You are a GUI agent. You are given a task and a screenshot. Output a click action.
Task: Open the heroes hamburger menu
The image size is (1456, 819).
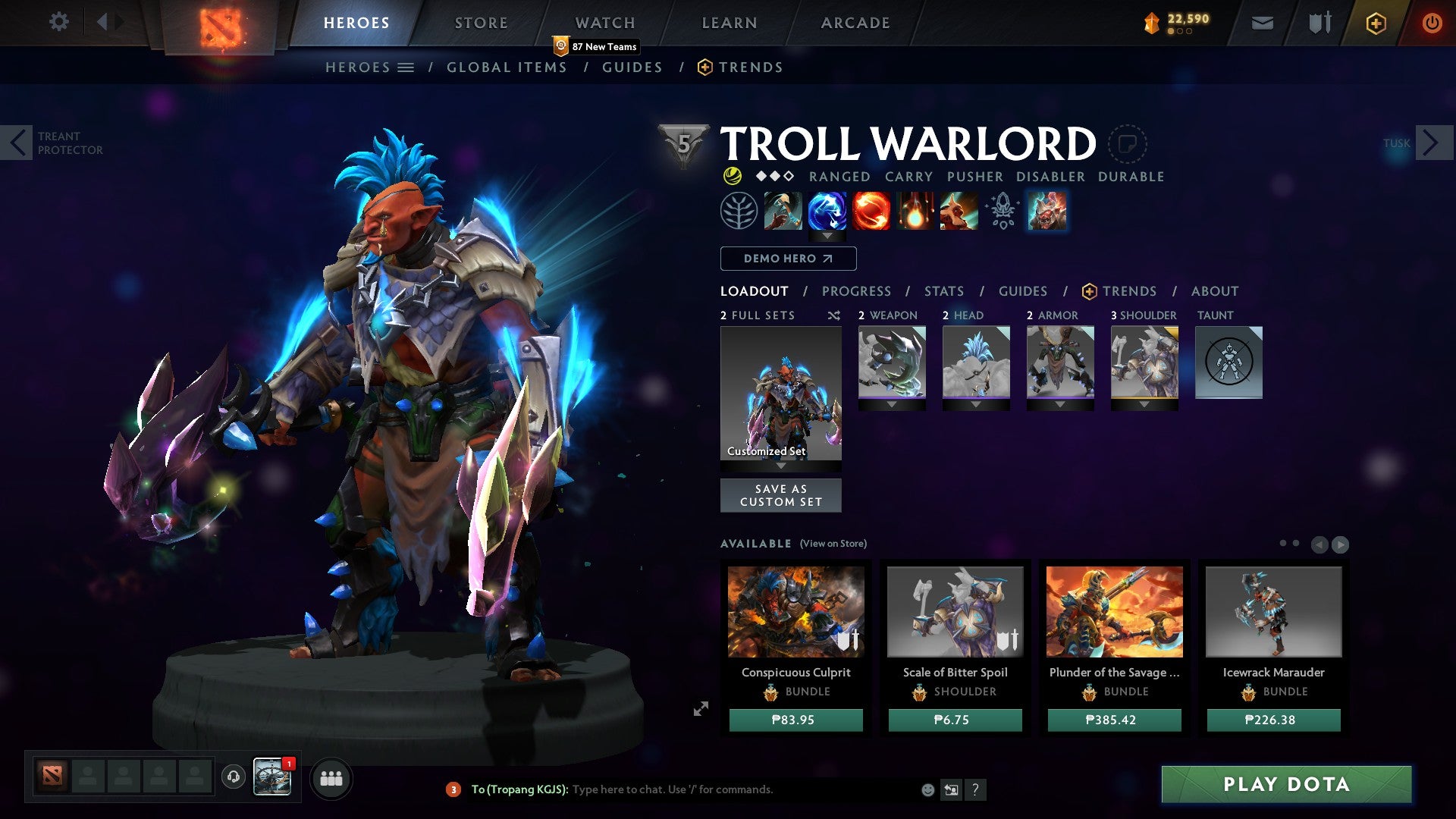pyautogui.click(x=406, y=67)
